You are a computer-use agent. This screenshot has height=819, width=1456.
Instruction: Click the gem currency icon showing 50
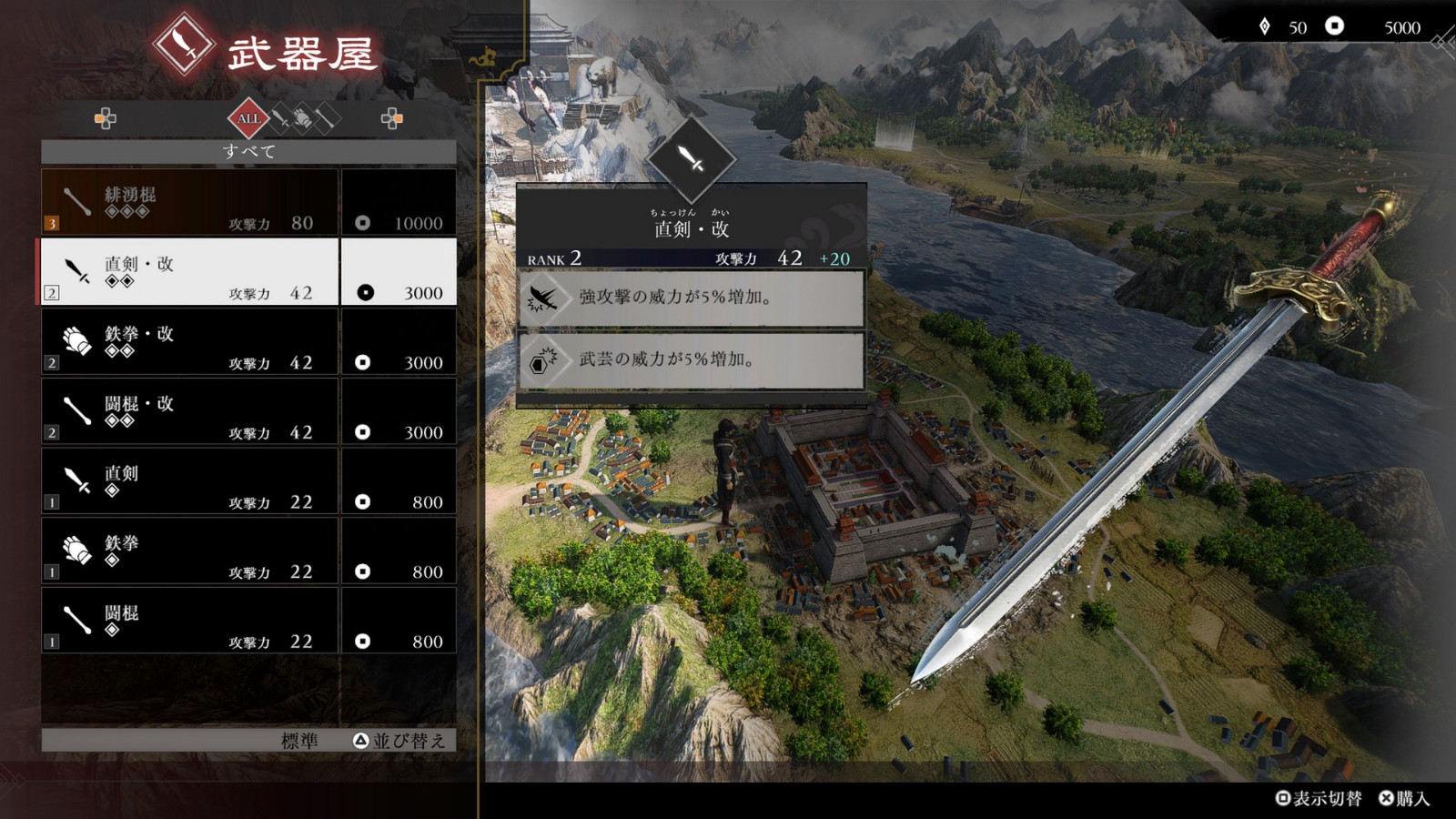coord(1263,27)
